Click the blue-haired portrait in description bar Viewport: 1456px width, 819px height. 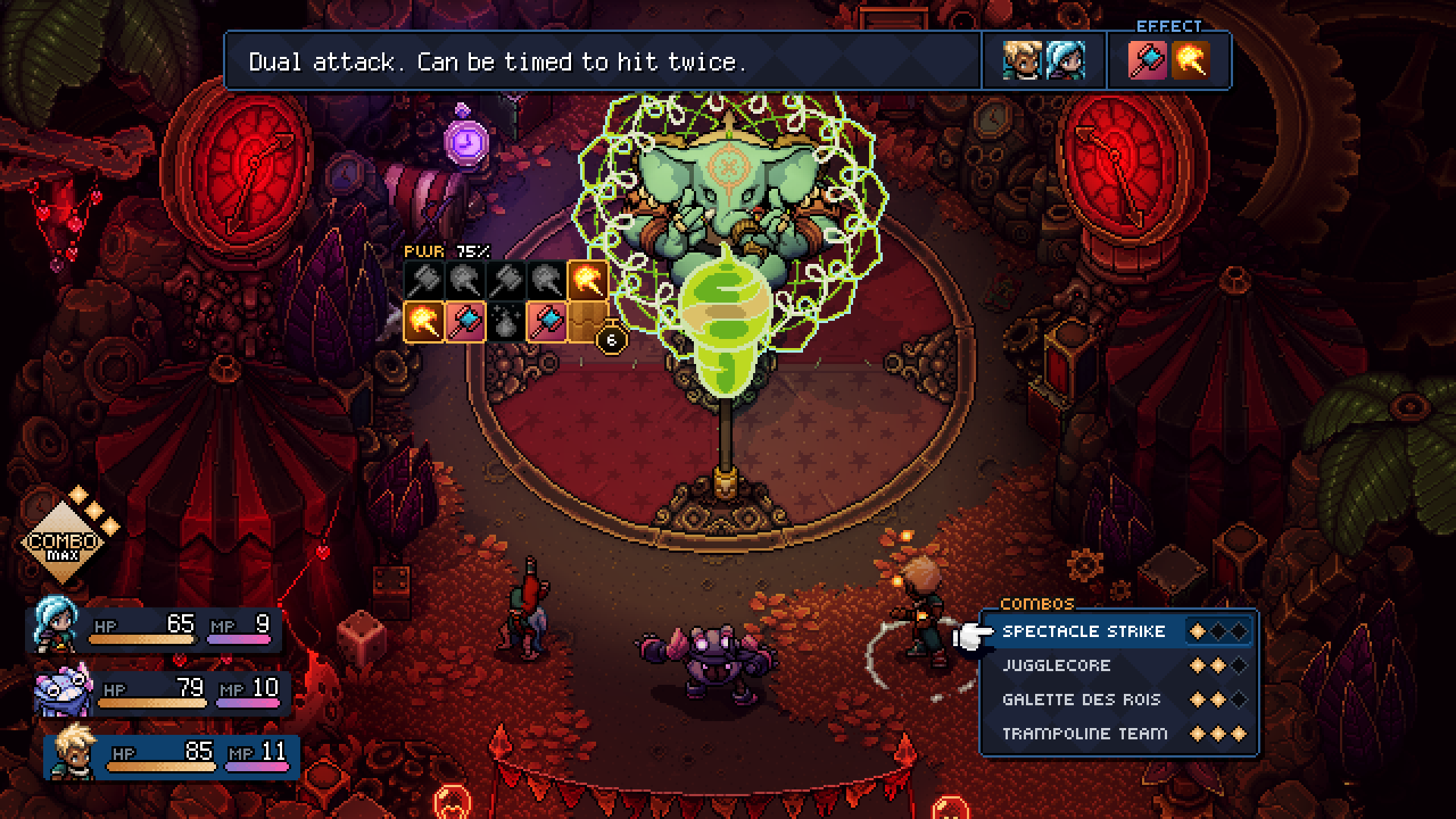[1065, 61]
